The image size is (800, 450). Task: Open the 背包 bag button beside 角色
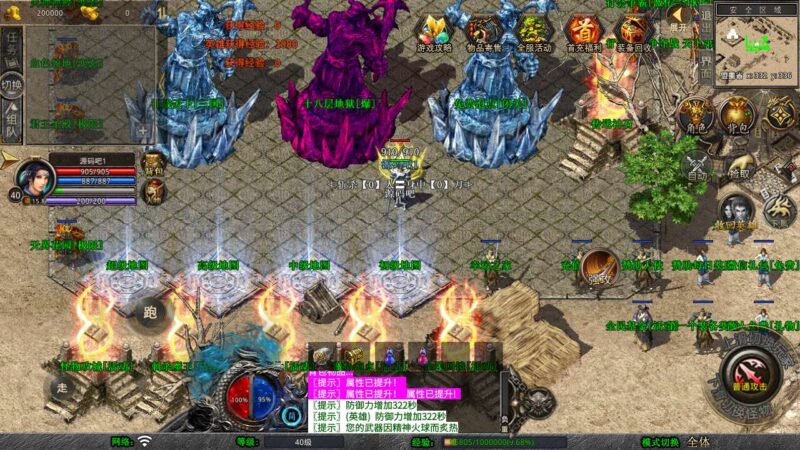738,117
